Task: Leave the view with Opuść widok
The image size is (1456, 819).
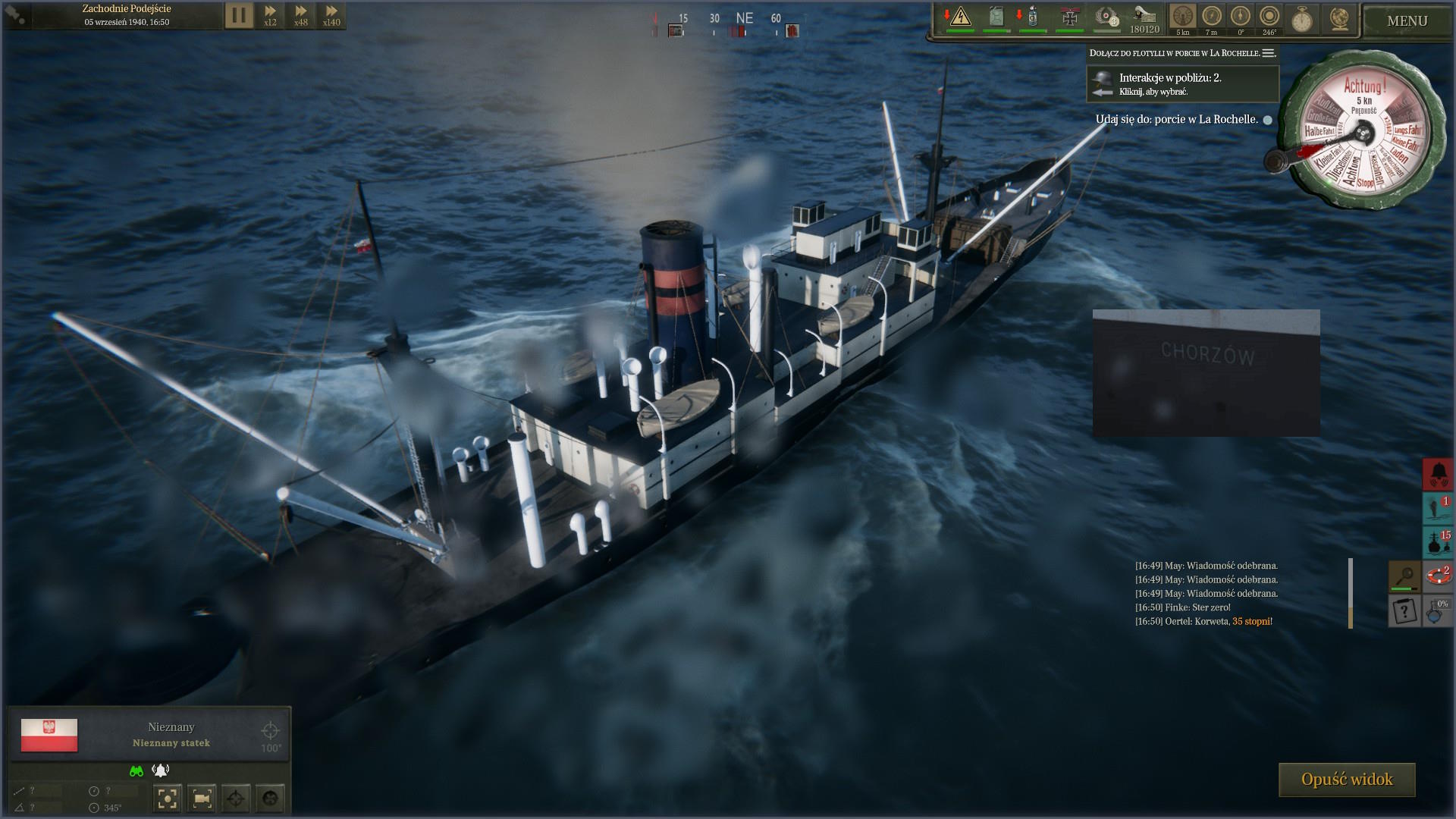Action: [1347, 780]
